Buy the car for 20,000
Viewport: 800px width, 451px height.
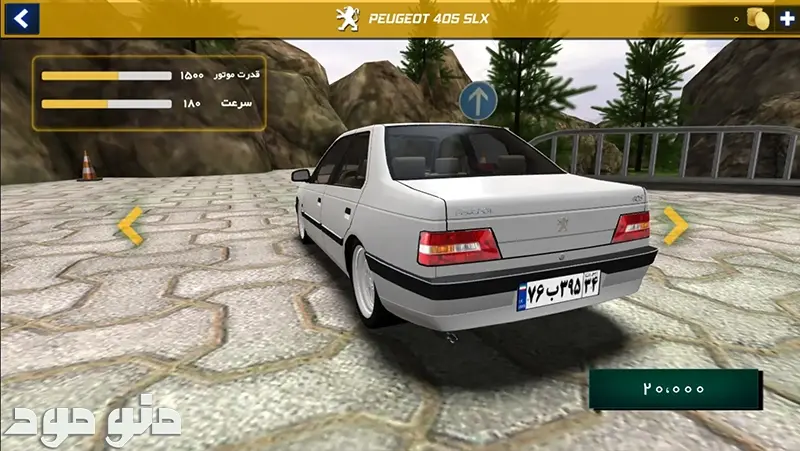coord(675,389)
